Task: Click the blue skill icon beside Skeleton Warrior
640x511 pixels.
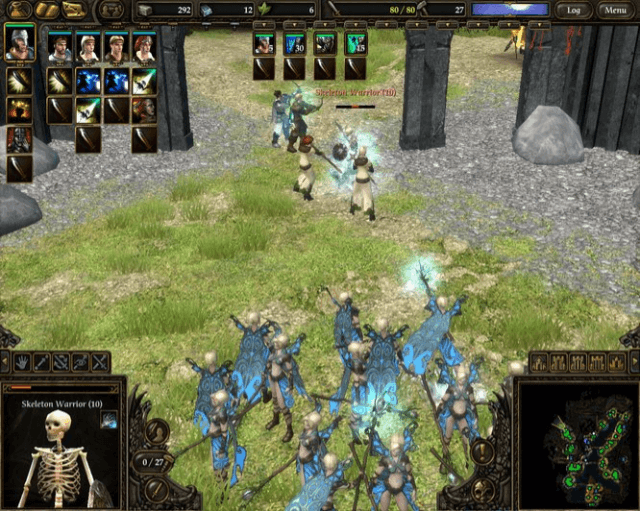Action: (x=108, y=419)
